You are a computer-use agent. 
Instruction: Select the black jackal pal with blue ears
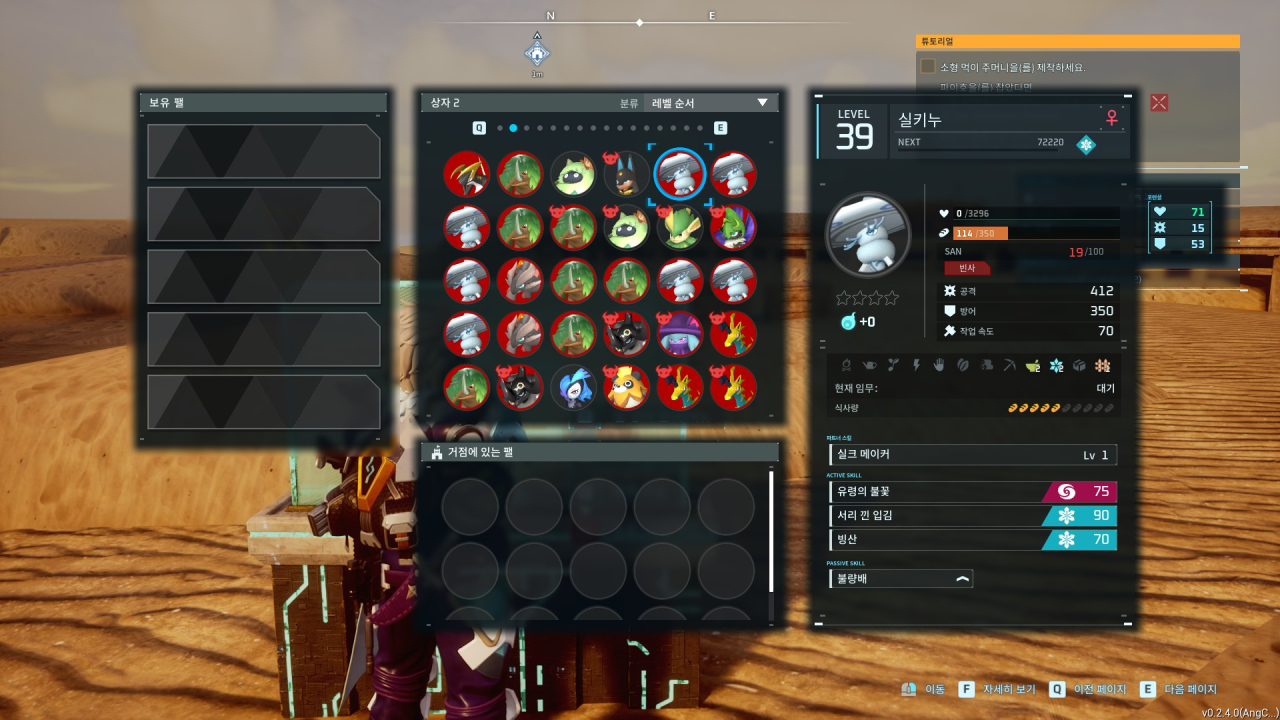click(x=627, y=175)
